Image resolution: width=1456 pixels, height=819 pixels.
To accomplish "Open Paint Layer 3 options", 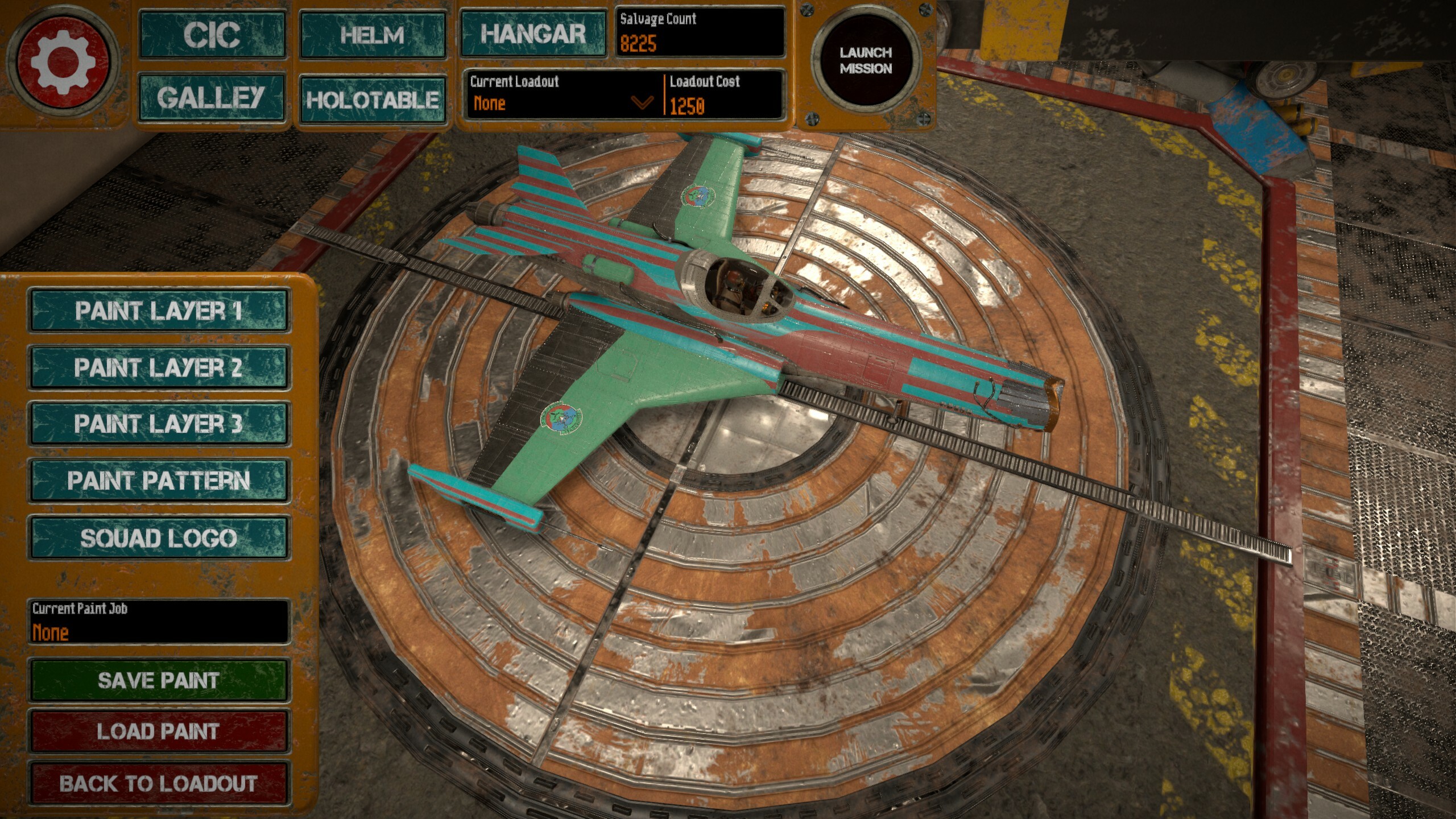I will click(x=159, y=423).
